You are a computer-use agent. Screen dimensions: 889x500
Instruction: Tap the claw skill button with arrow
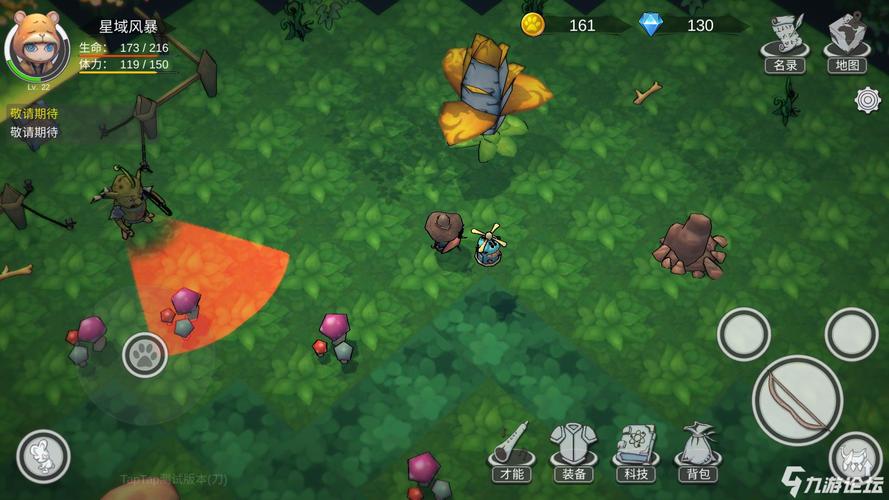855,458
